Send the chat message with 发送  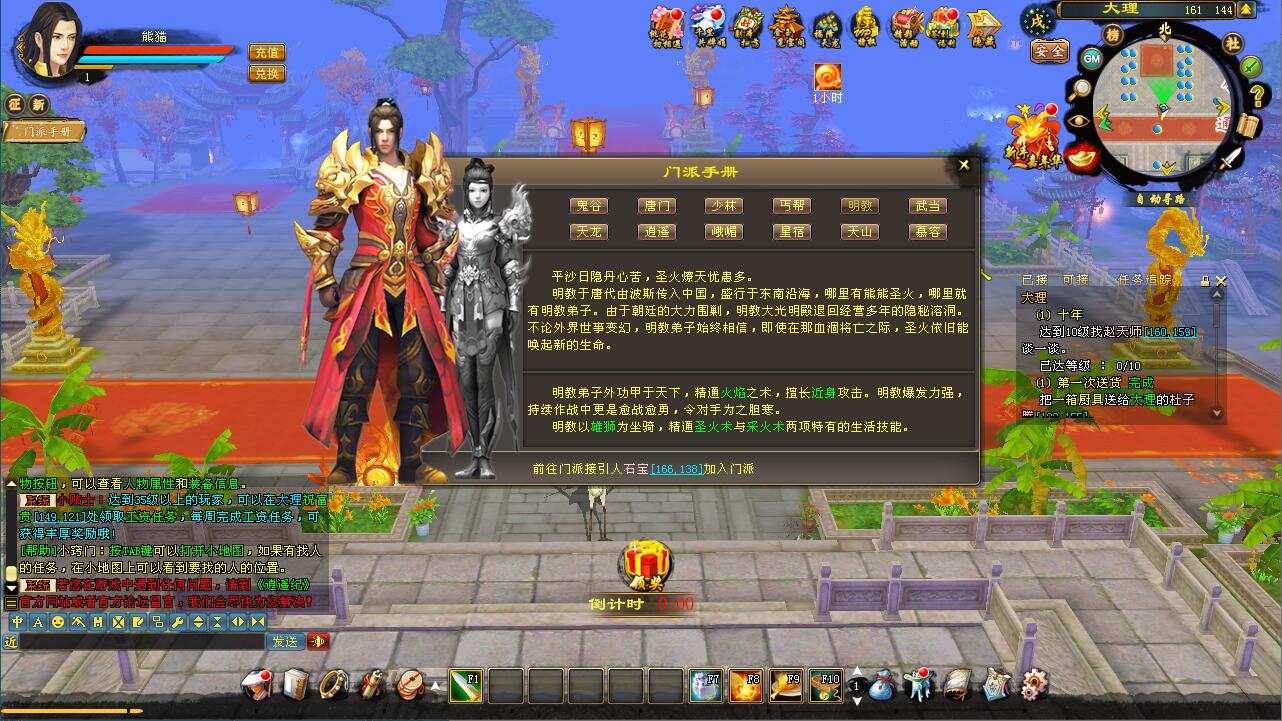click(285, 641)
